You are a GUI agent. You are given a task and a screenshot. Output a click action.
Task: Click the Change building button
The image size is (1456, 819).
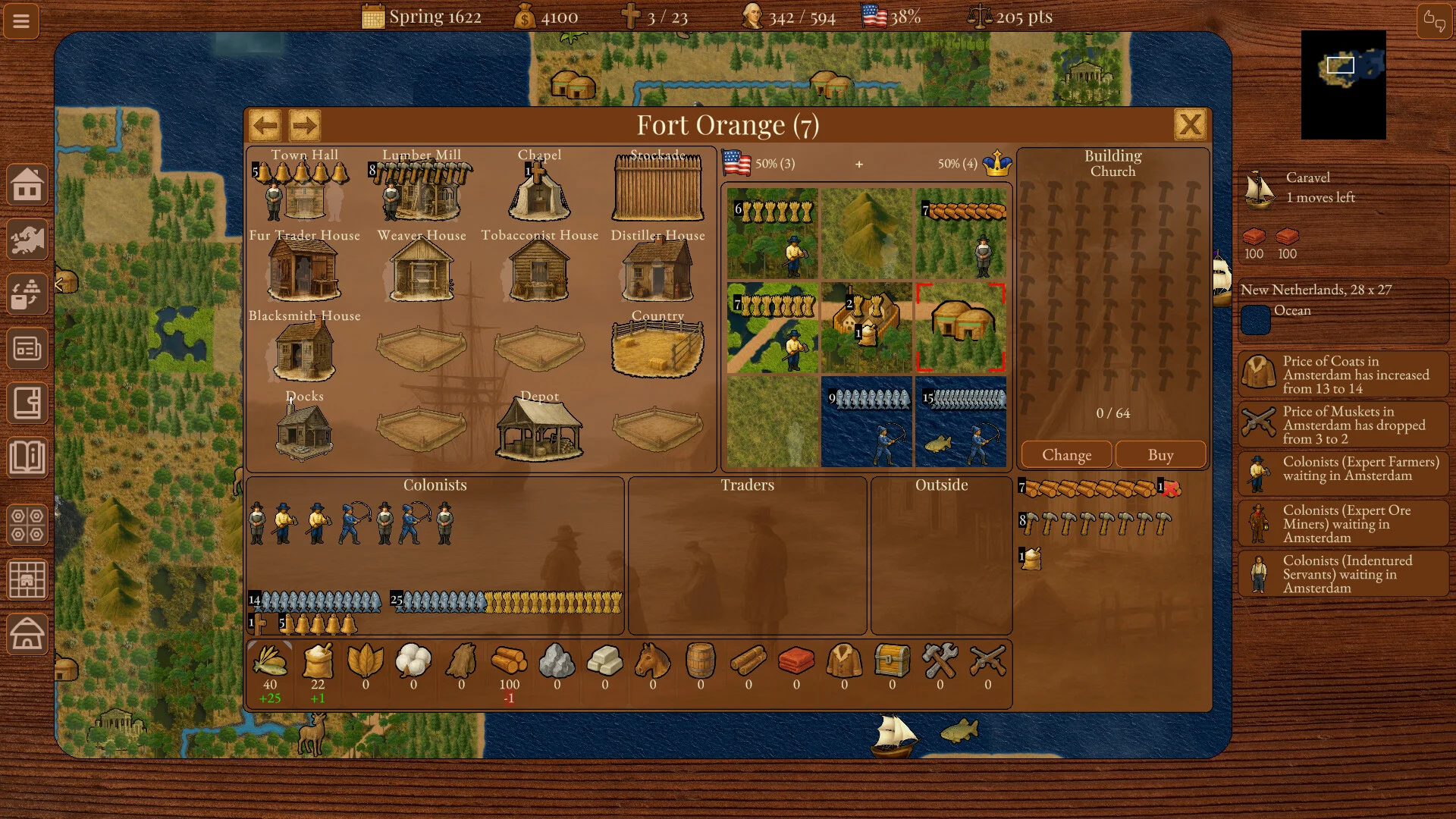click(x=1066, y=455)
